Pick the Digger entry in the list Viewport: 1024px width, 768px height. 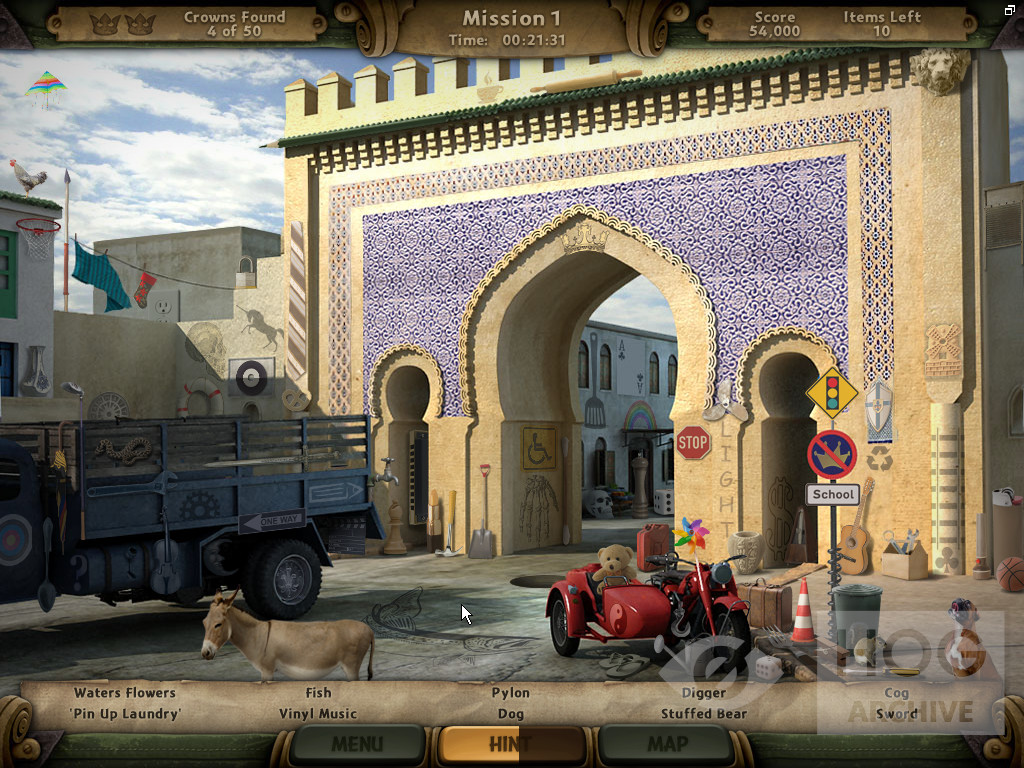[704, 693]
